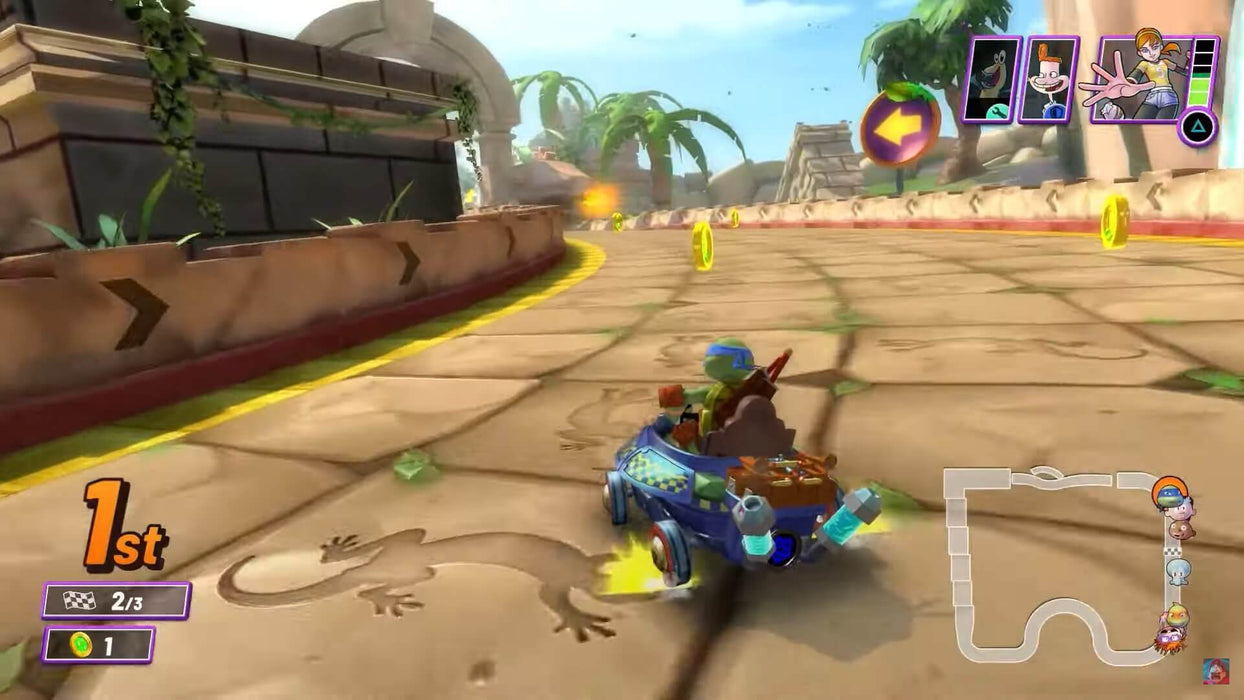
Task: Select the red-haired crew member card
Action: tap(1048, 79)
